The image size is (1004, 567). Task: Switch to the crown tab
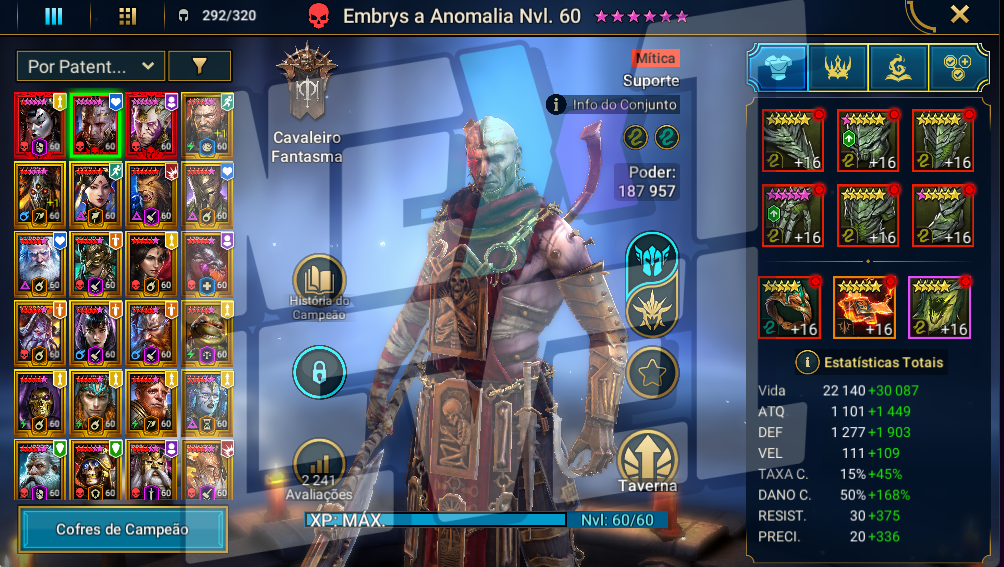(838, 68)
